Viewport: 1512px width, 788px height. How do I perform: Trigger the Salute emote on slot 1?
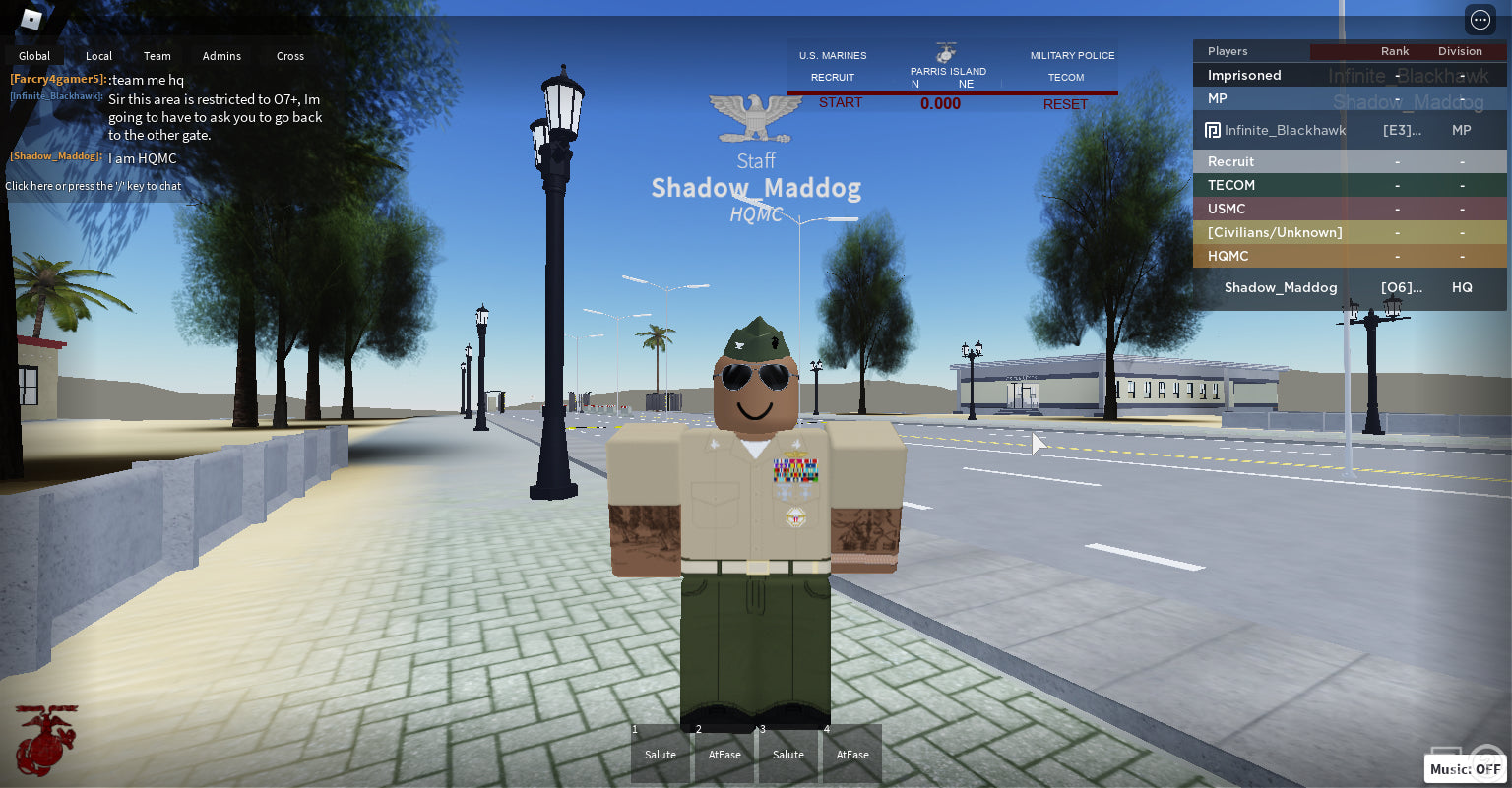[x=660, y=754]
